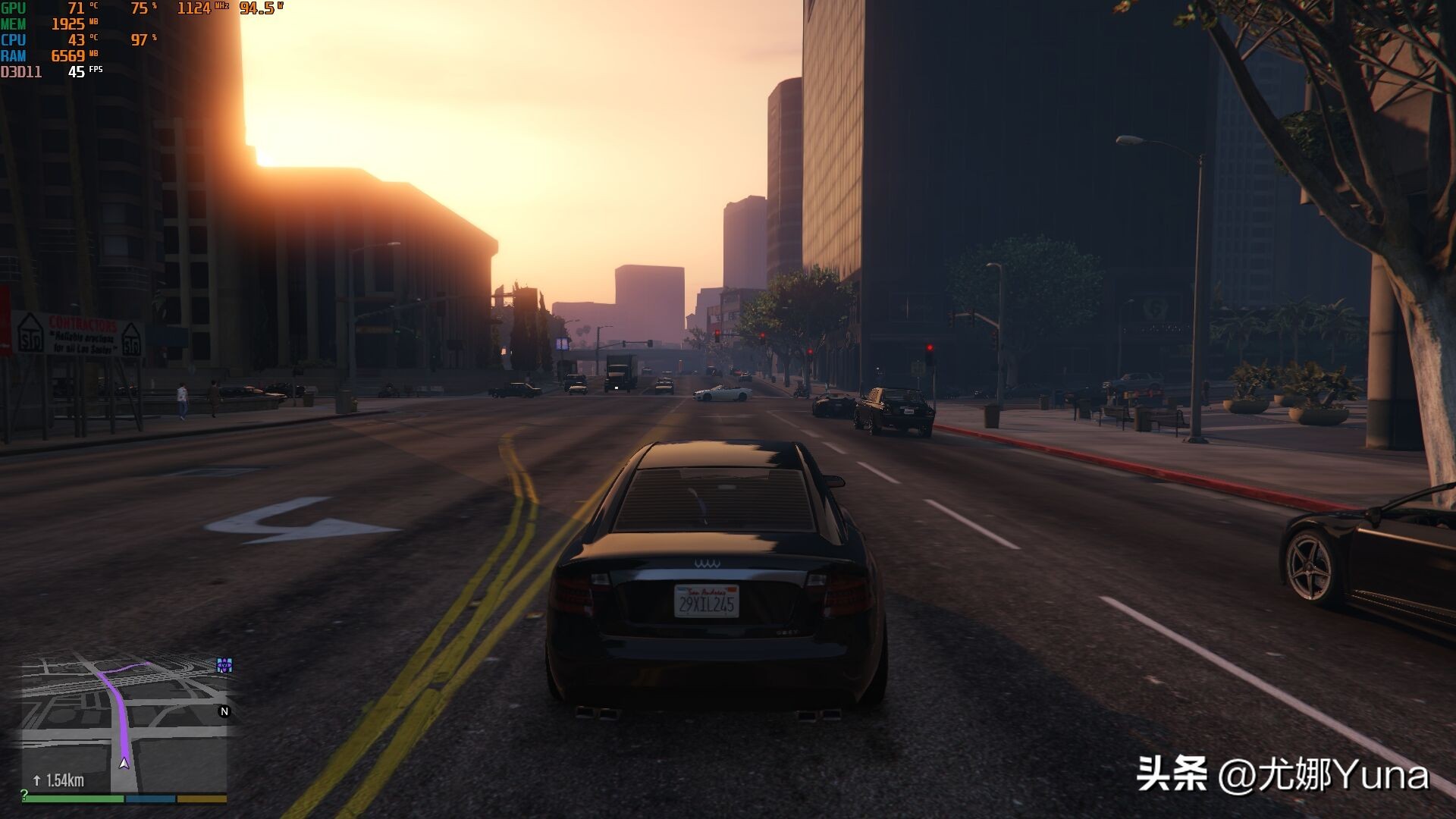Click the white player arrow on the minimap
Screen dimensions: 1456x819
point(124,763)
